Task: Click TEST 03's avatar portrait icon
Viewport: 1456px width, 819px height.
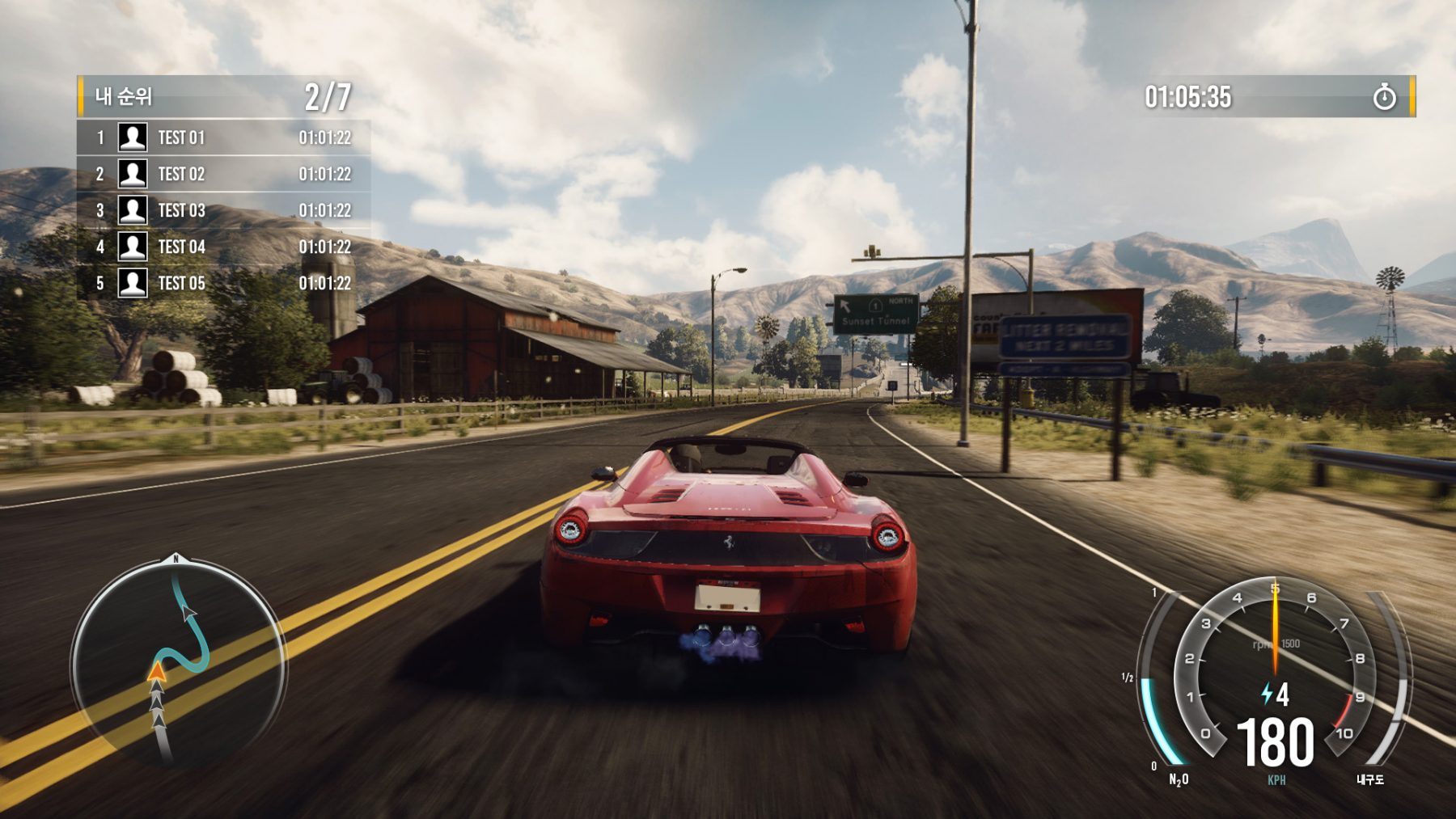Action: pyautogui.click(x=133, y=209)
